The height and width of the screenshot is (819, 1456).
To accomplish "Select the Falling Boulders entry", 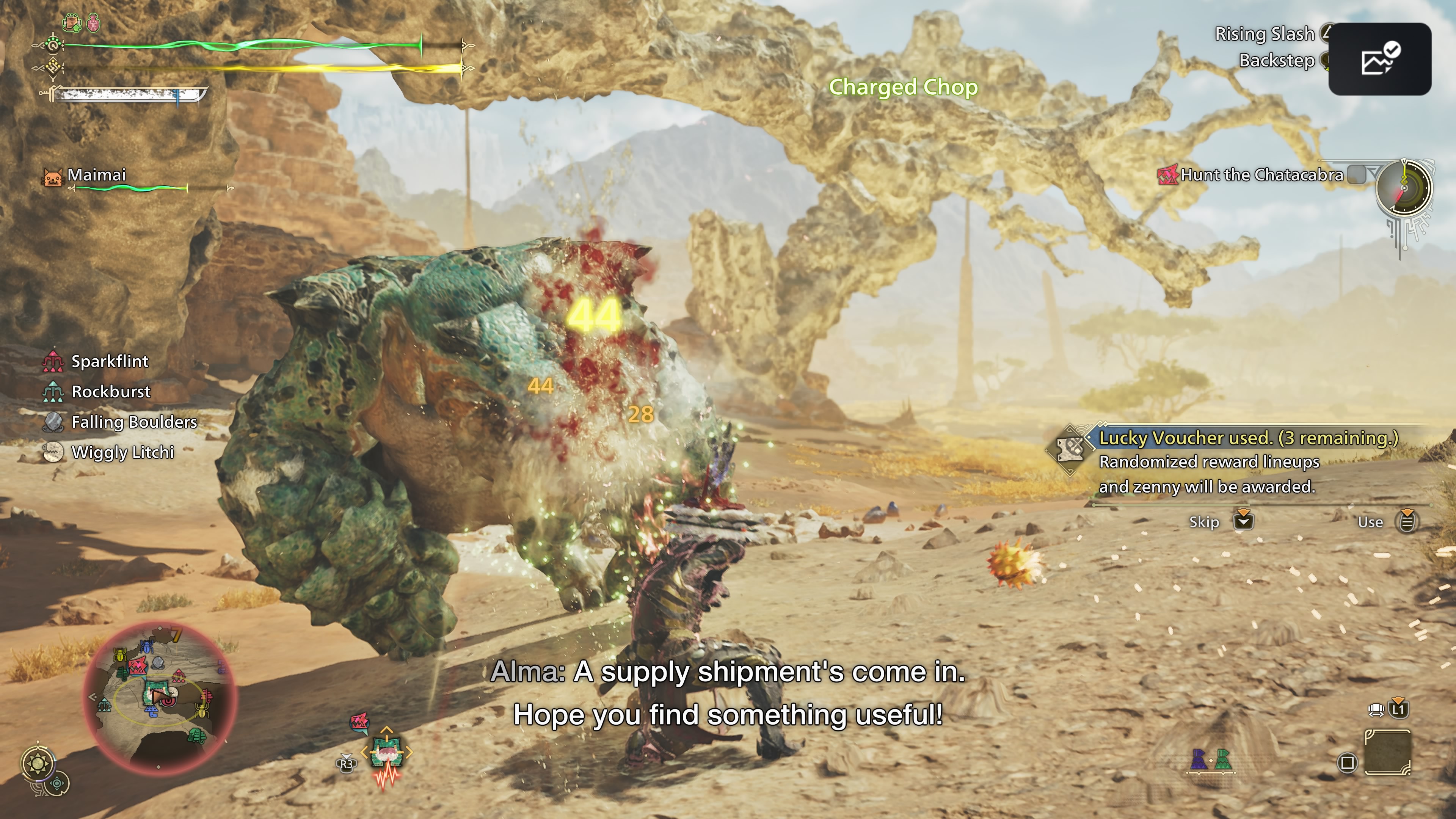I will [134, 422].
